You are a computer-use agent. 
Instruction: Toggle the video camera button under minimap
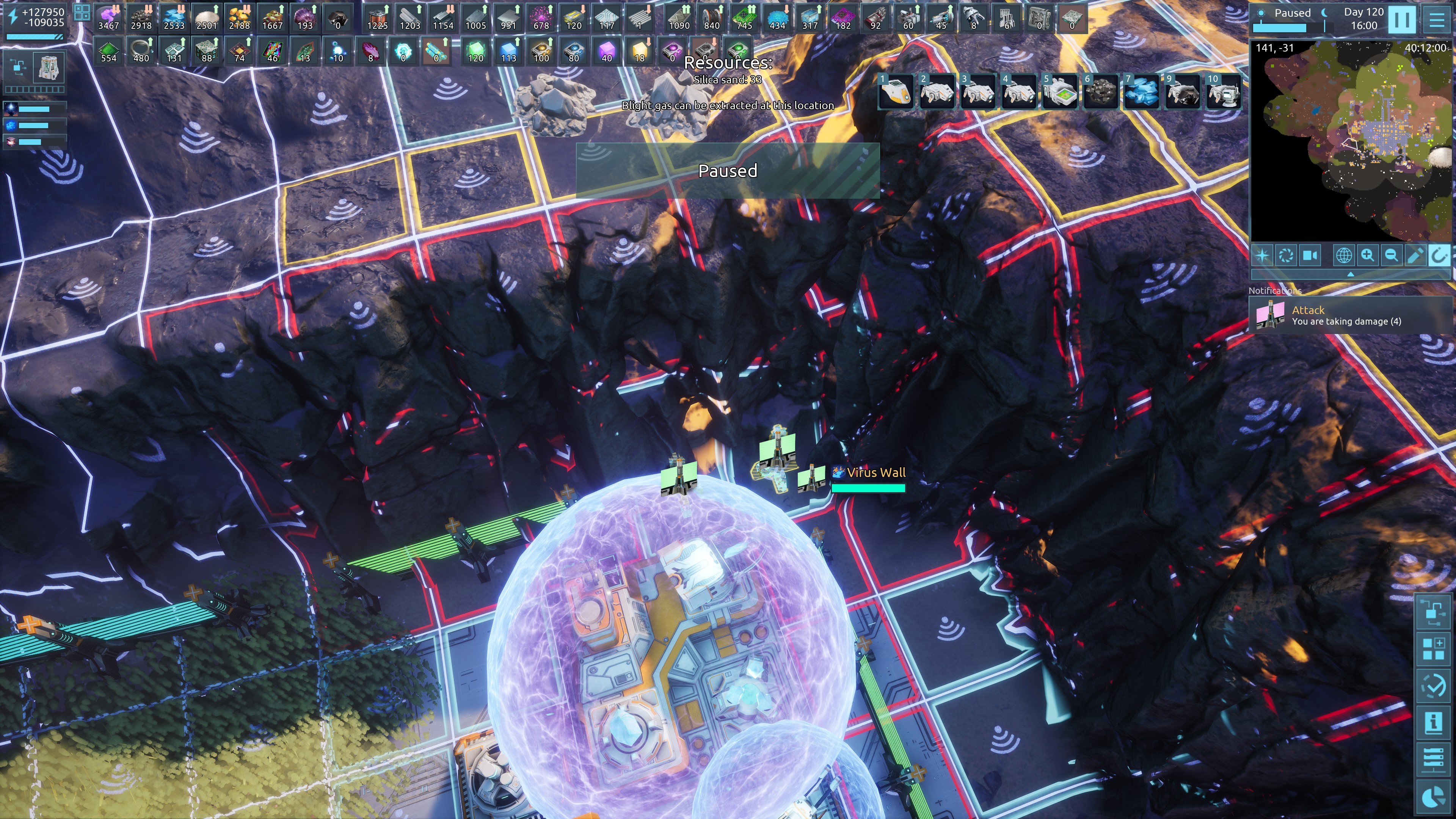point(1310,256)
